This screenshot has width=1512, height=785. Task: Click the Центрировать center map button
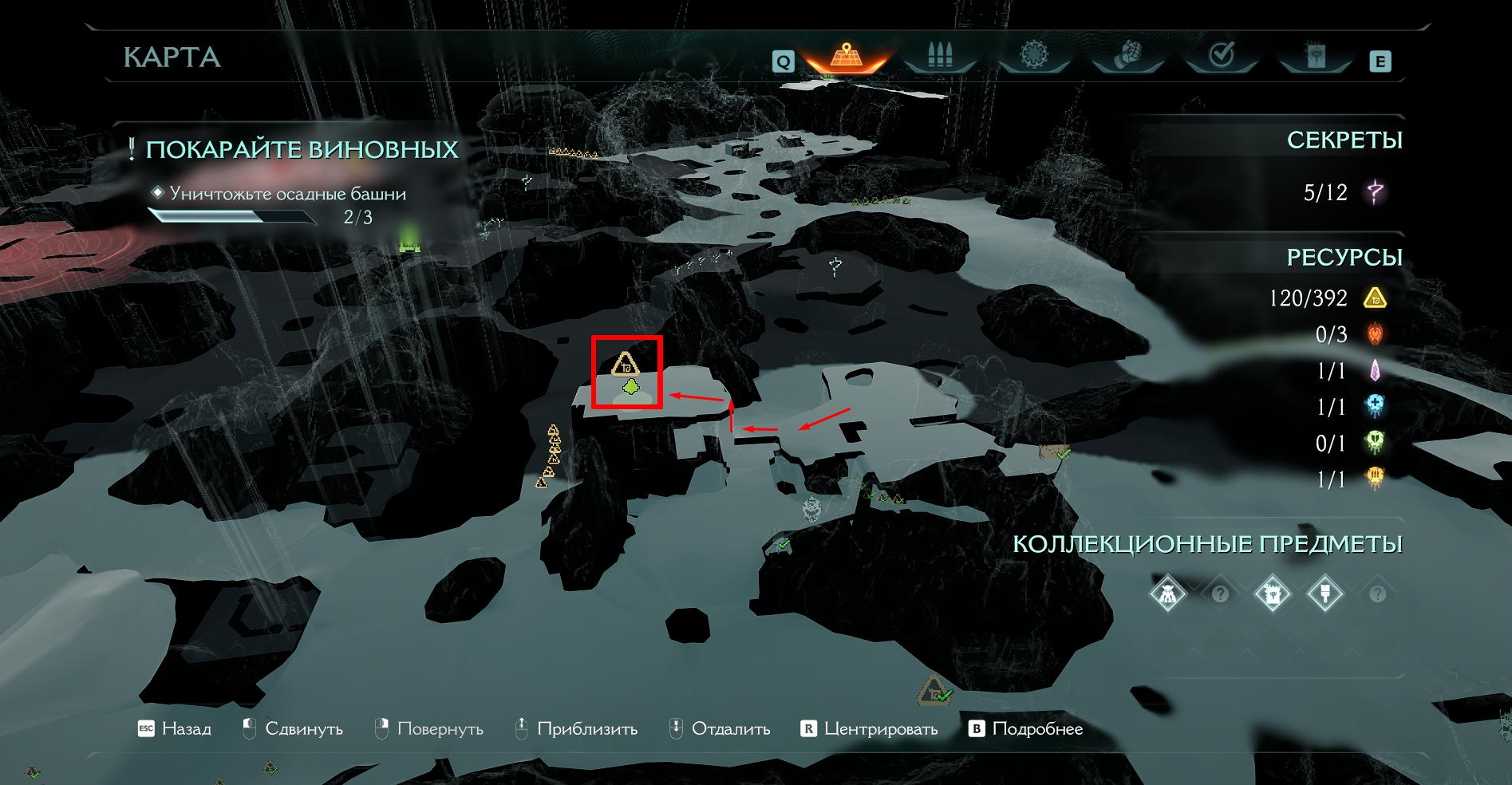pyautogui.click(x=870, y=728)
